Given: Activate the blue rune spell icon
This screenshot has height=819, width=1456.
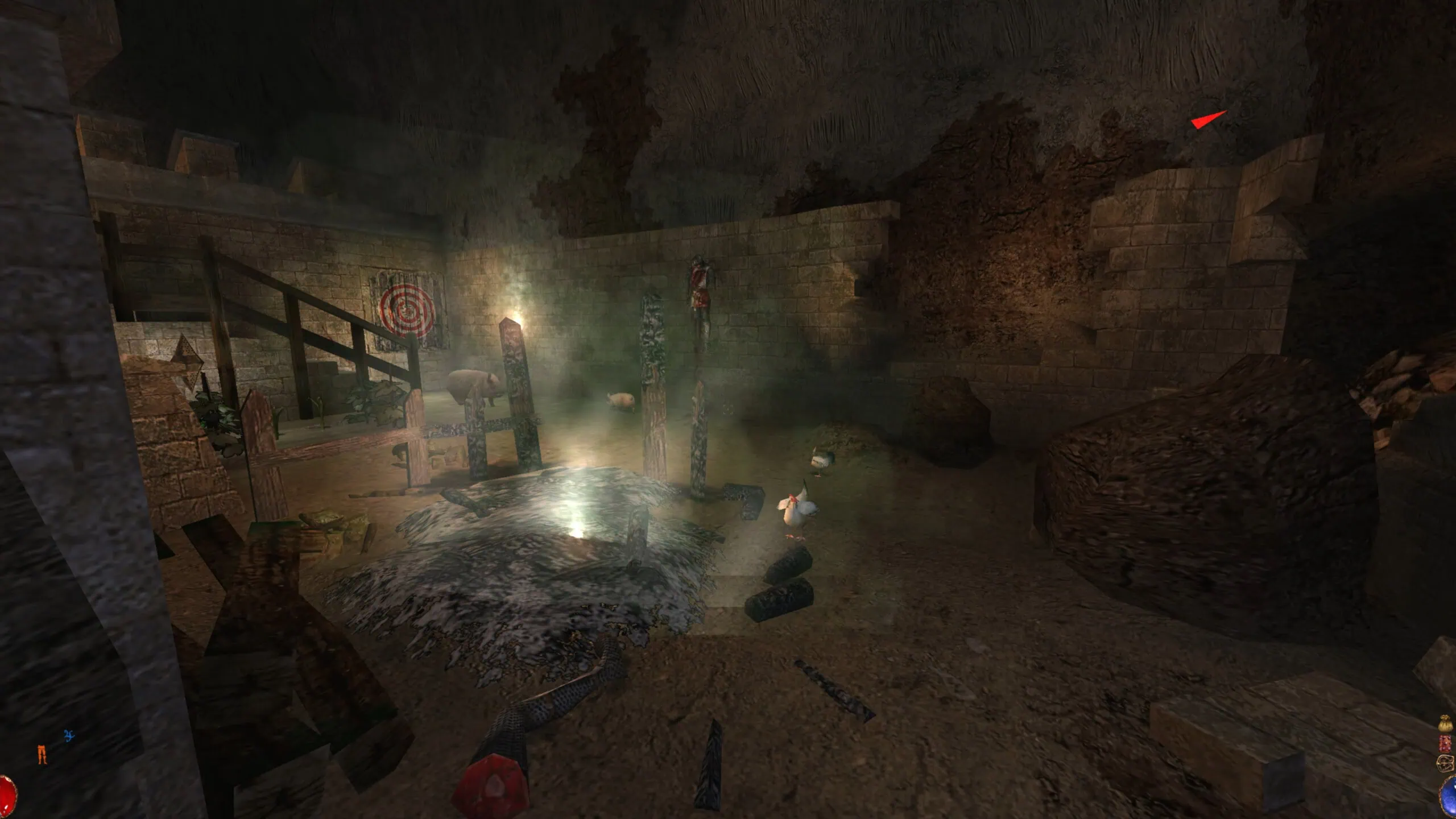Looking at the screenshot, I should point(69,736).
